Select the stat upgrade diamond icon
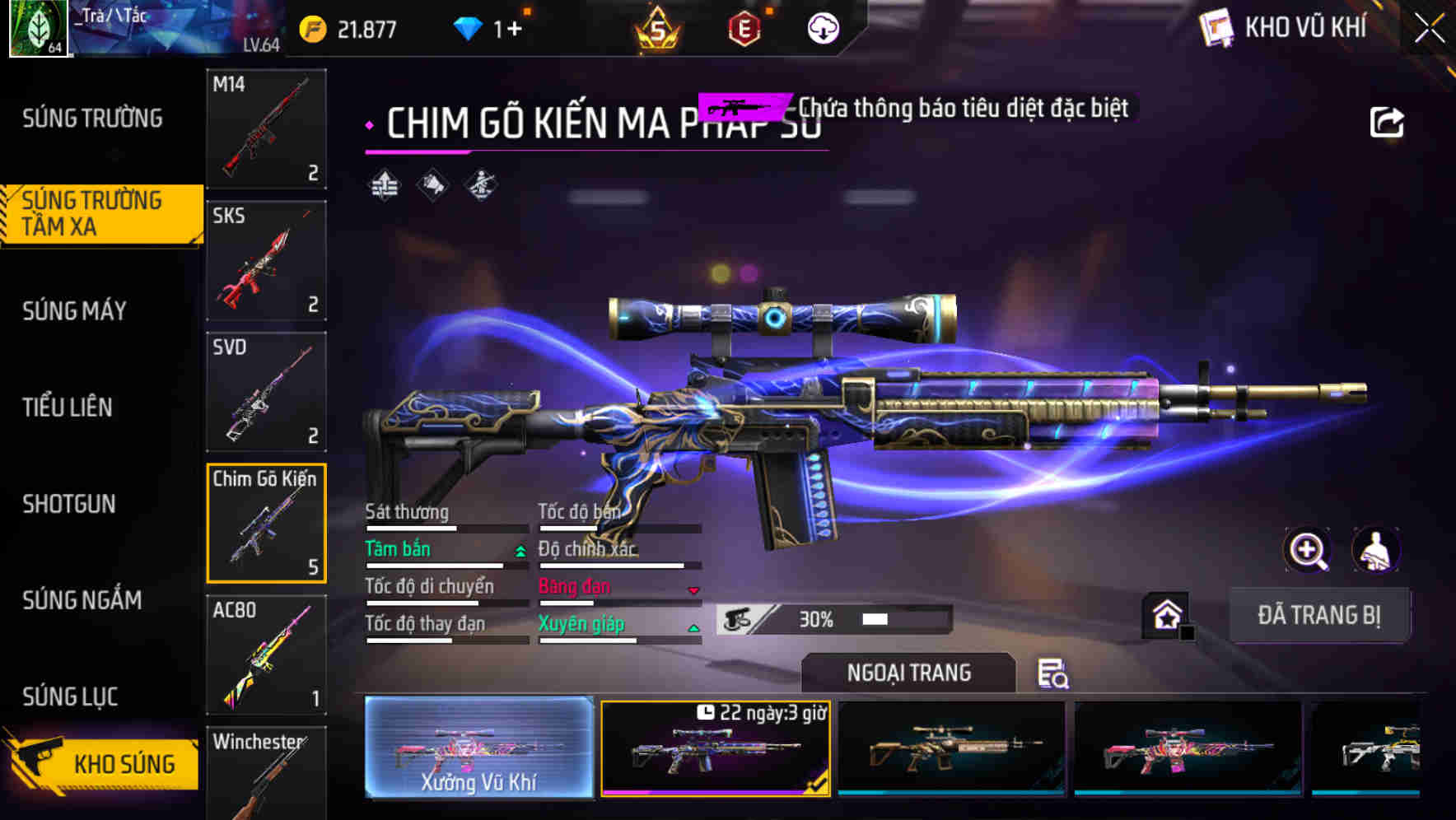Screen dimensions: 1456x820 click(x=384, y=185)
